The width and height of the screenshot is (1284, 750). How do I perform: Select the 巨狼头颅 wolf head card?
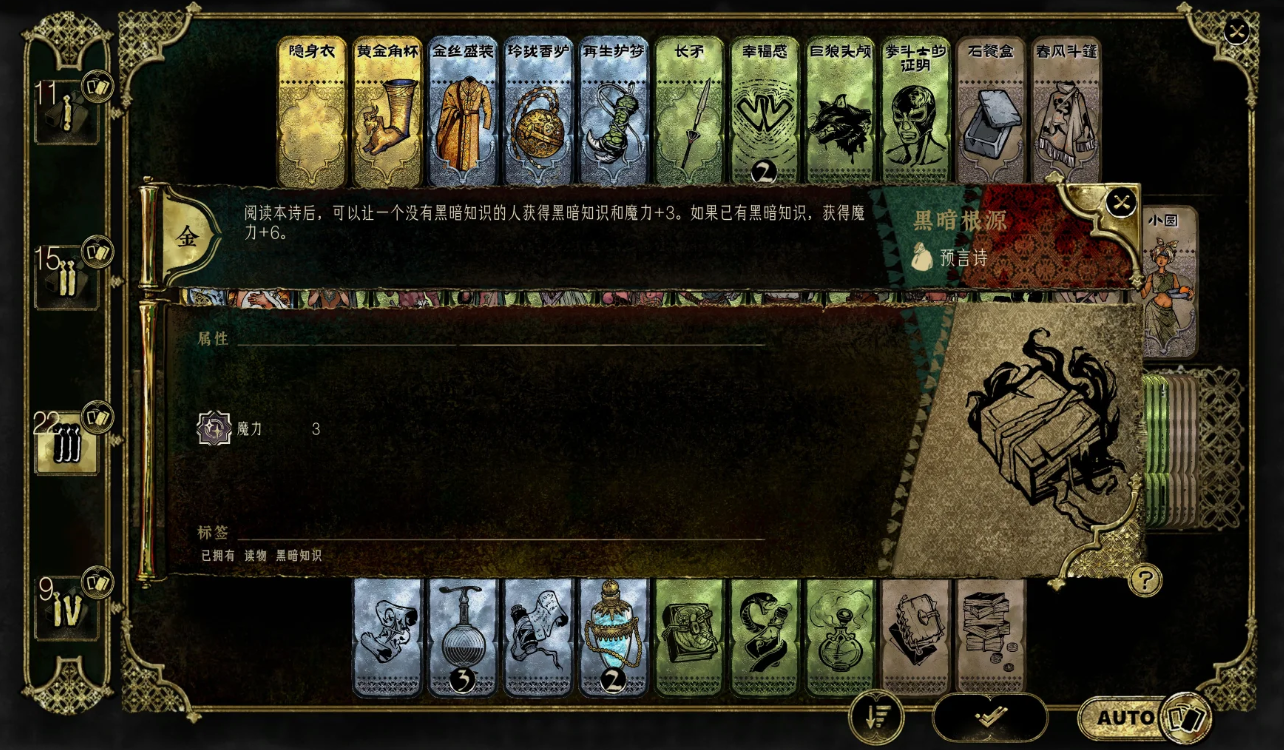(x=840, y=112)
